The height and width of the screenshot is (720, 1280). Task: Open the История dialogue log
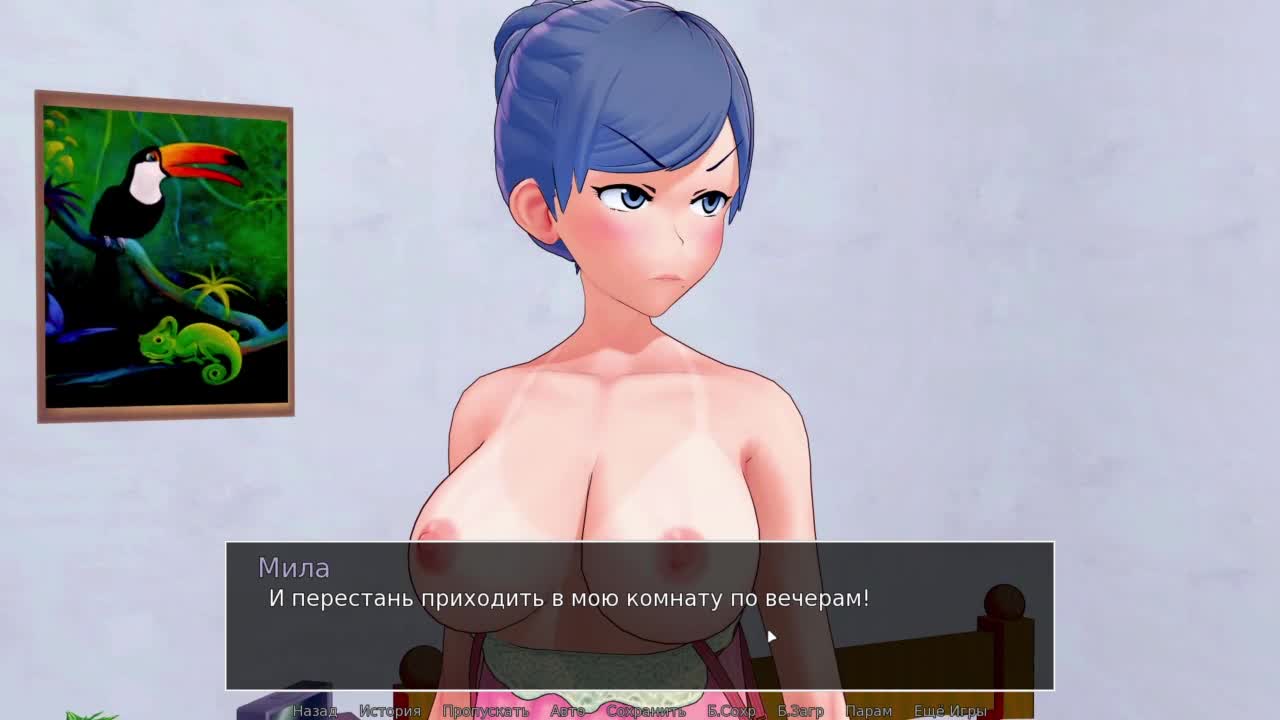click(390, 711)
